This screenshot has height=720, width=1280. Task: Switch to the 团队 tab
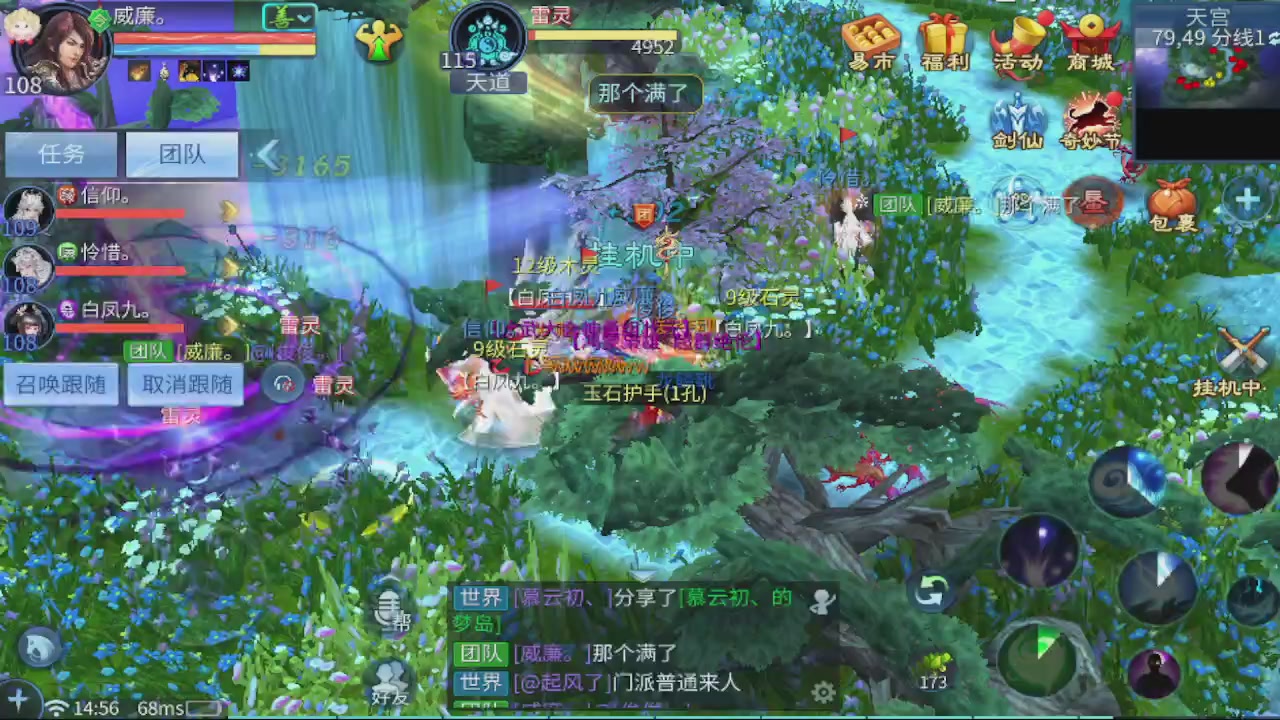coord(181,154)
